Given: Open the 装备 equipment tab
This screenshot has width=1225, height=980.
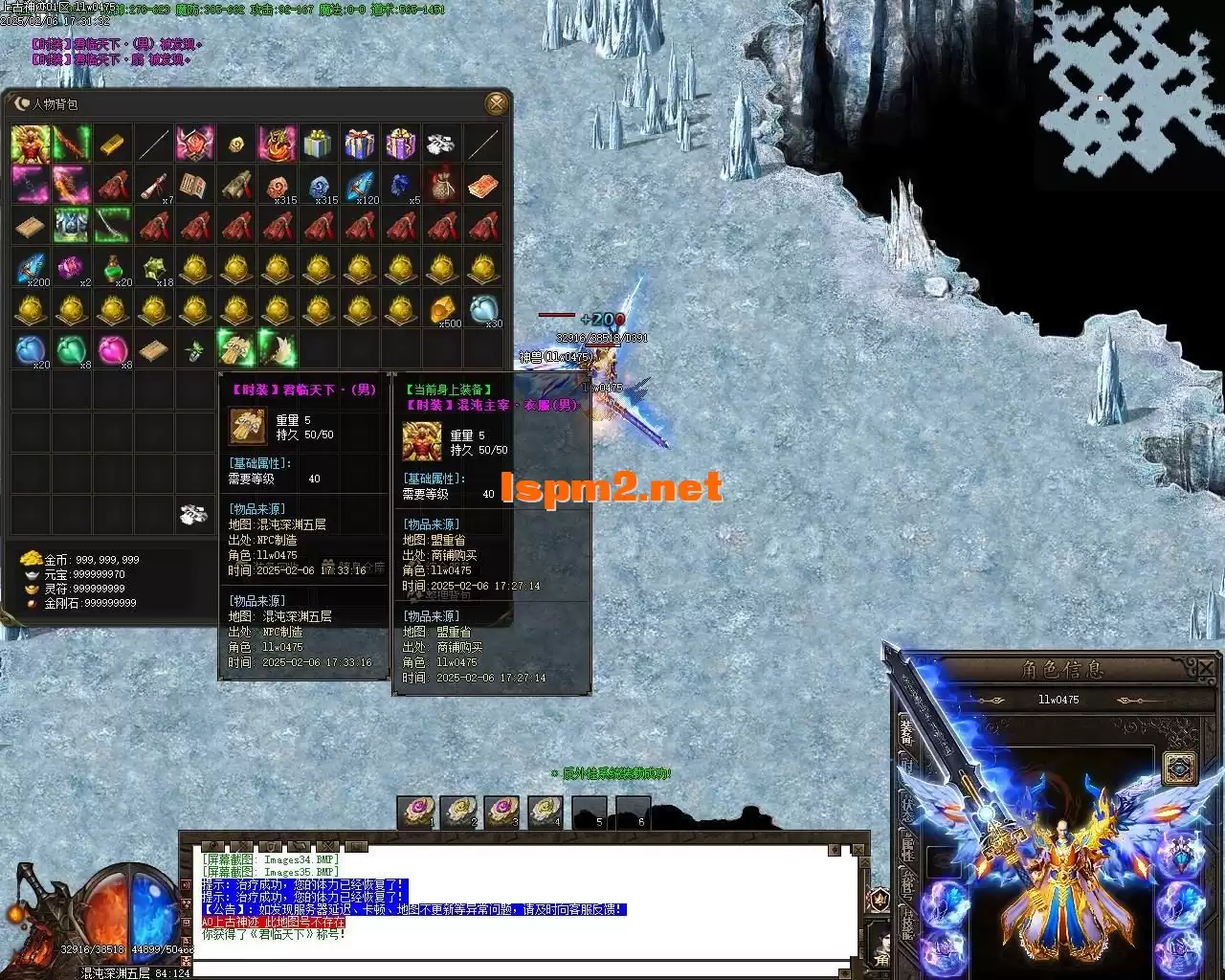Looking at the screenshot, I should point(906,733).
